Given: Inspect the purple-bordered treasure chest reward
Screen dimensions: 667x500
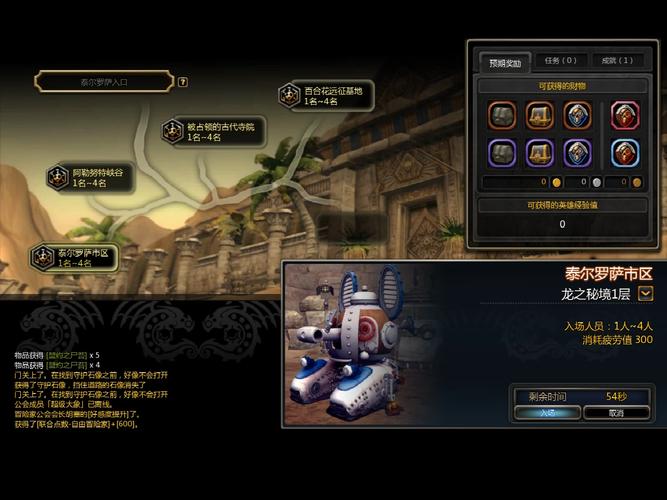Looking at the screenshot, I should click(x=540, y=152).
